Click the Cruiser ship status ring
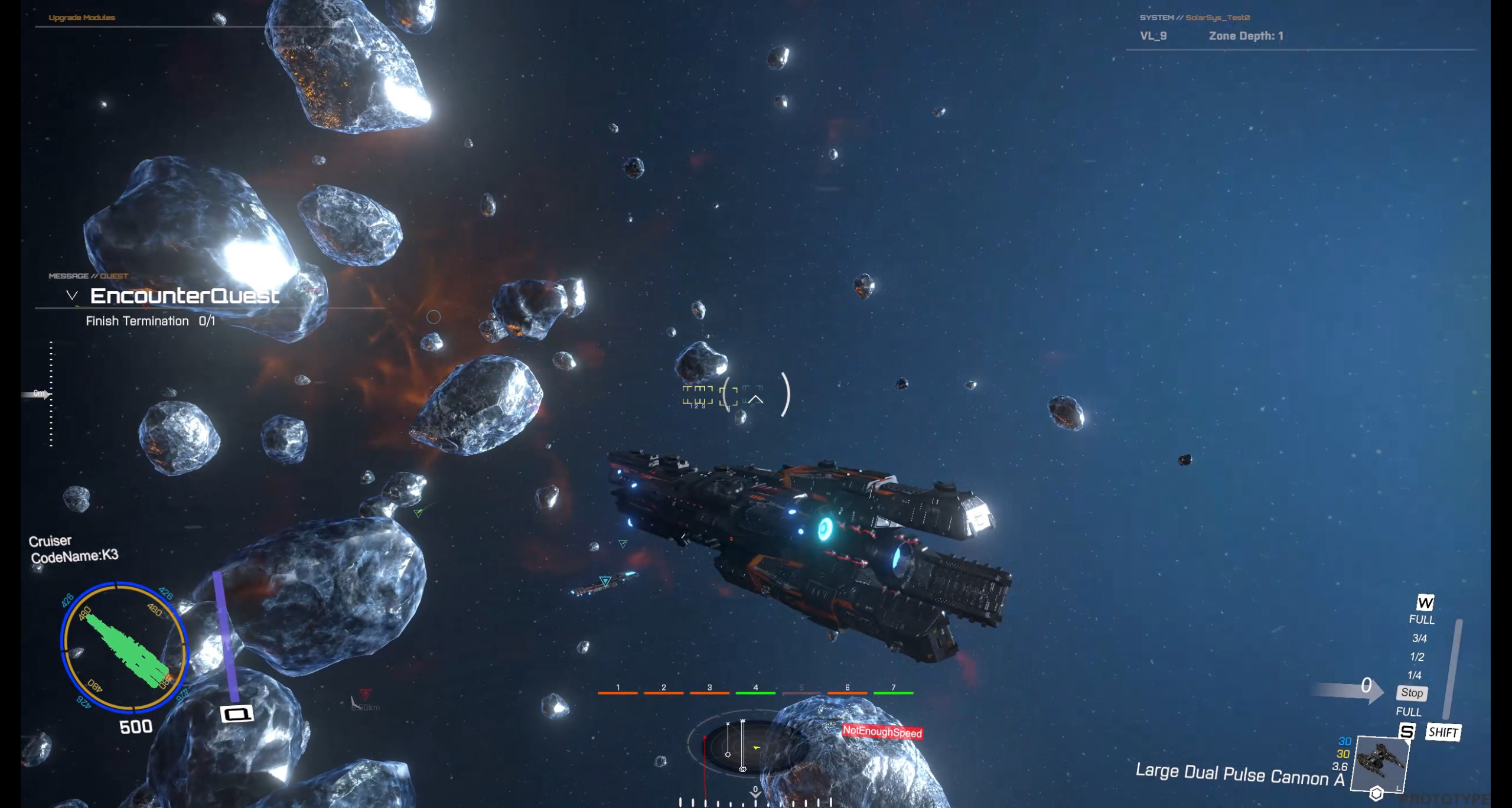Image resolution: width=1512 pixels, height=808 pixels. 124,647
